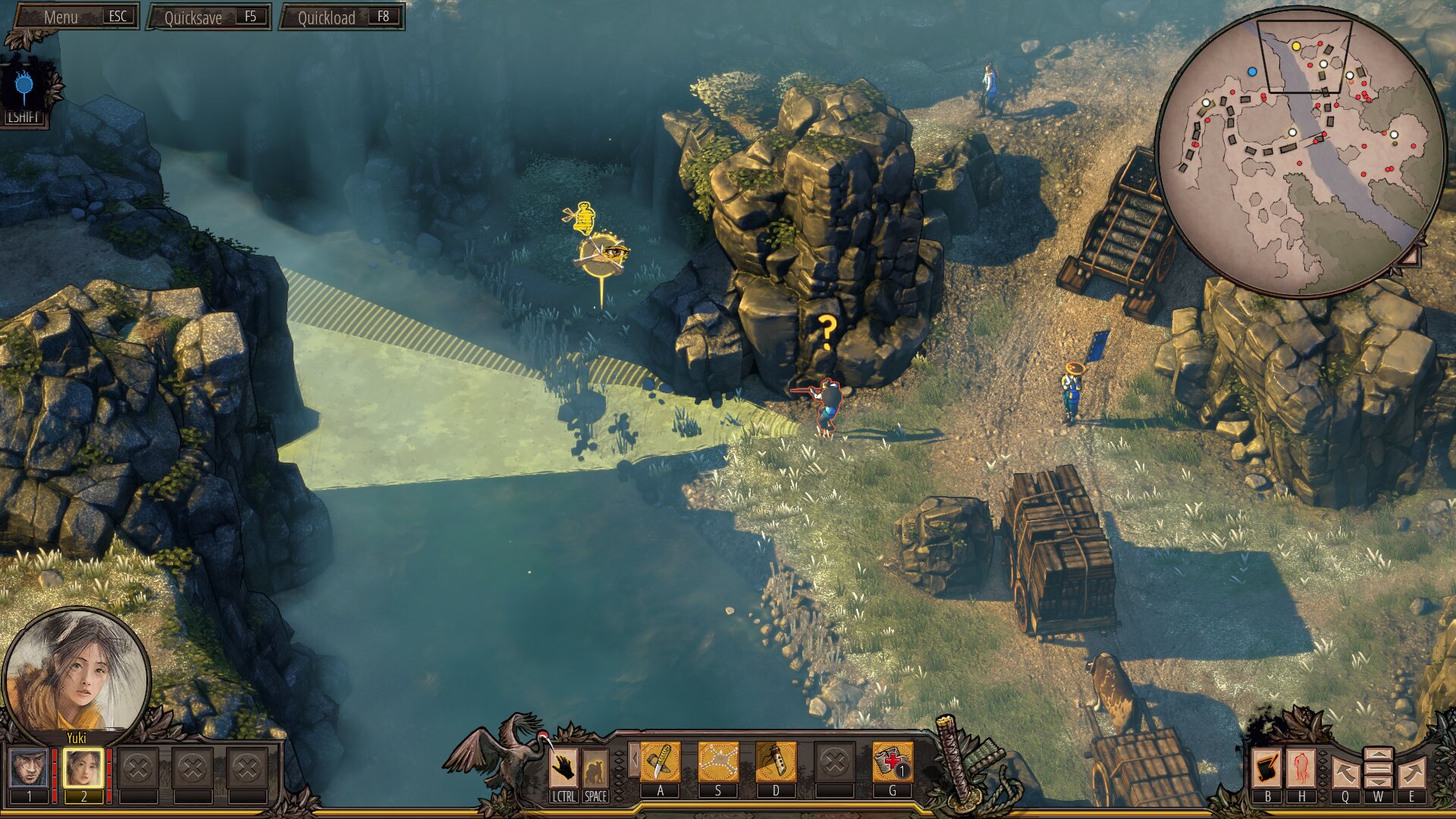
Task: Select Yuki's knife attack ability
Action: coord(660,762)
